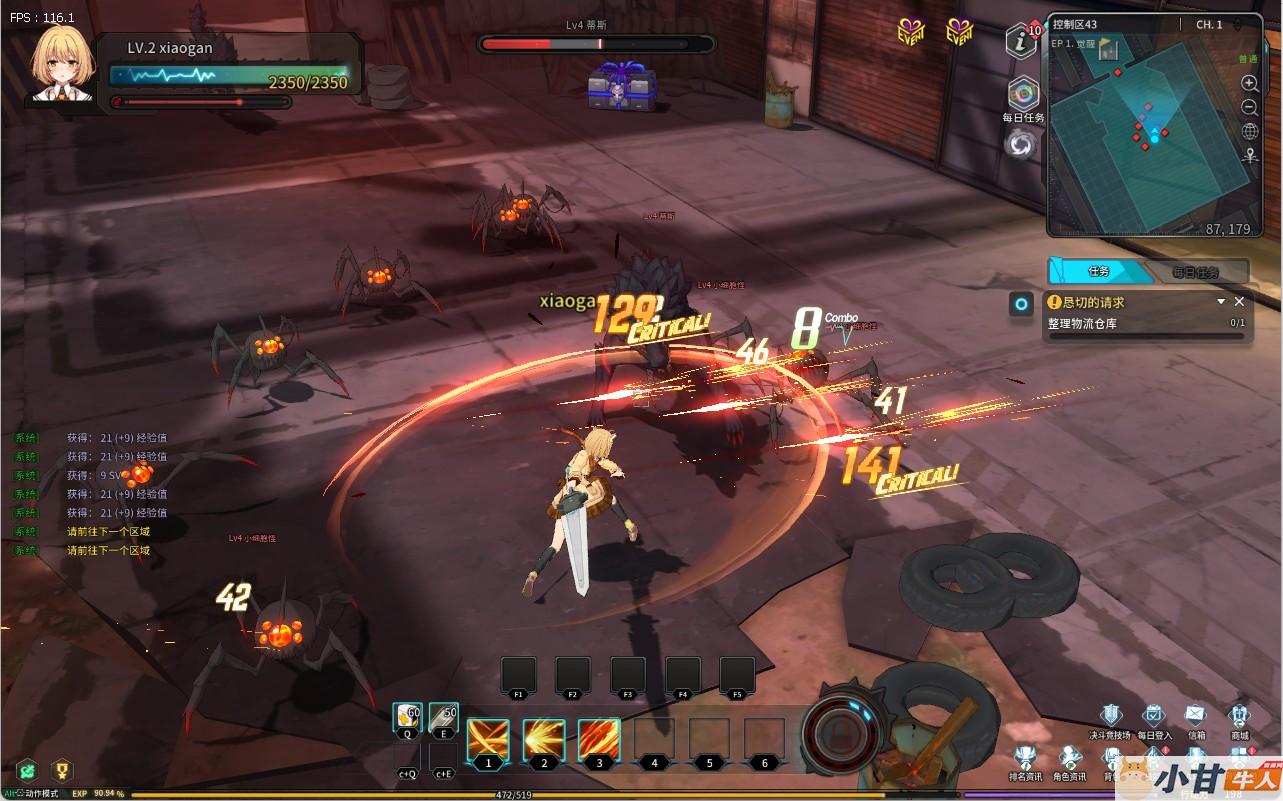Viewport: 1283px width, 801px height.
Task: Trigger the flame slash skill in slot 3
Action: click(599, 741)
